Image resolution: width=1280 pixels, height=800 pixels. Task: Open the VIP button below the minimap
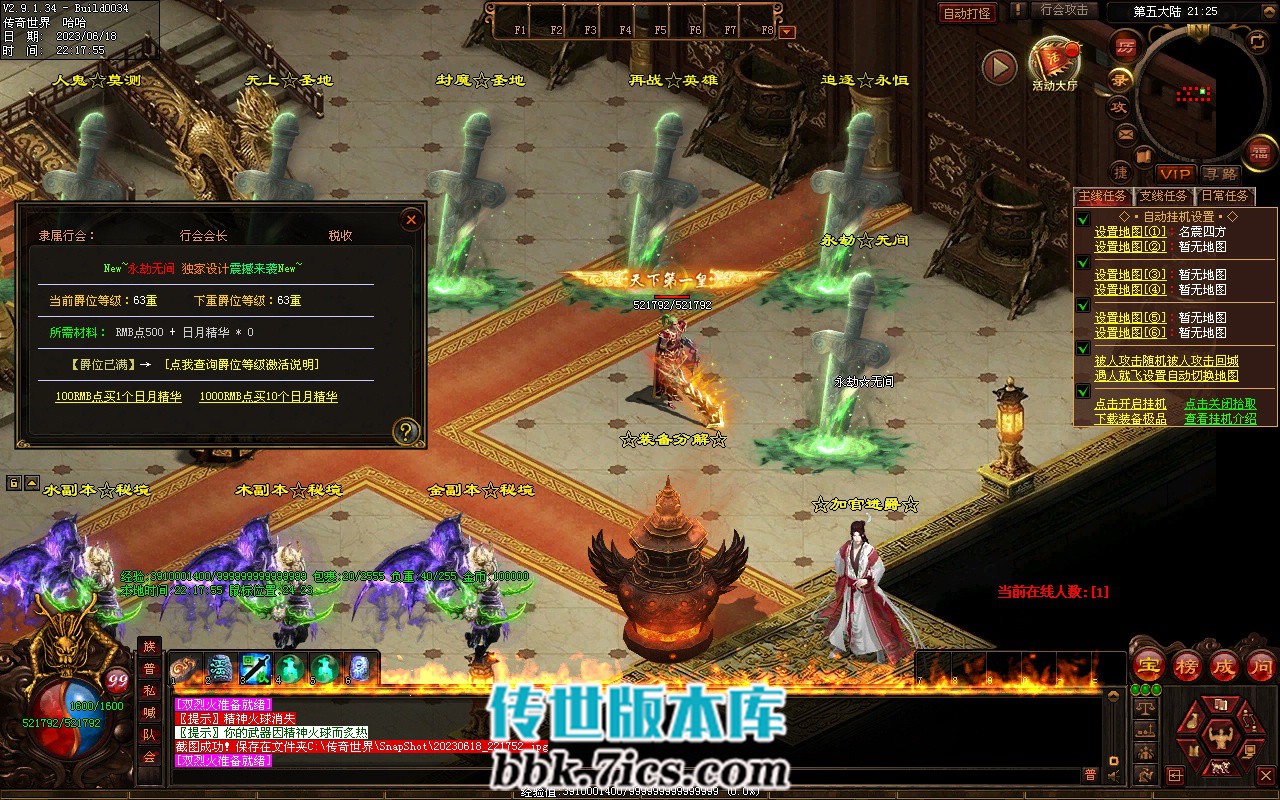[1175, 175]
